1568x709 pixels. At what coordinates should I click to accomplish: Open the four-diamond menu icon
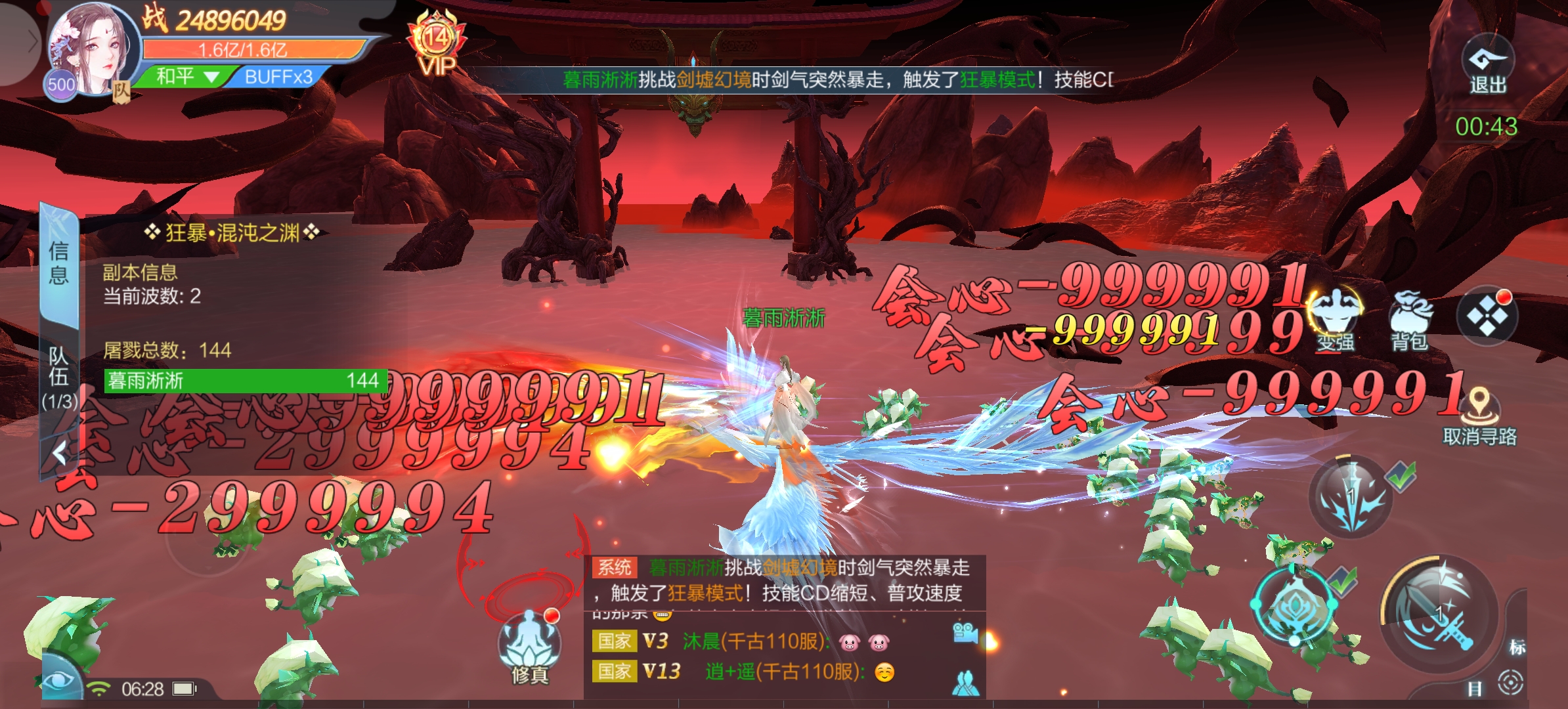coord(1487,316)
